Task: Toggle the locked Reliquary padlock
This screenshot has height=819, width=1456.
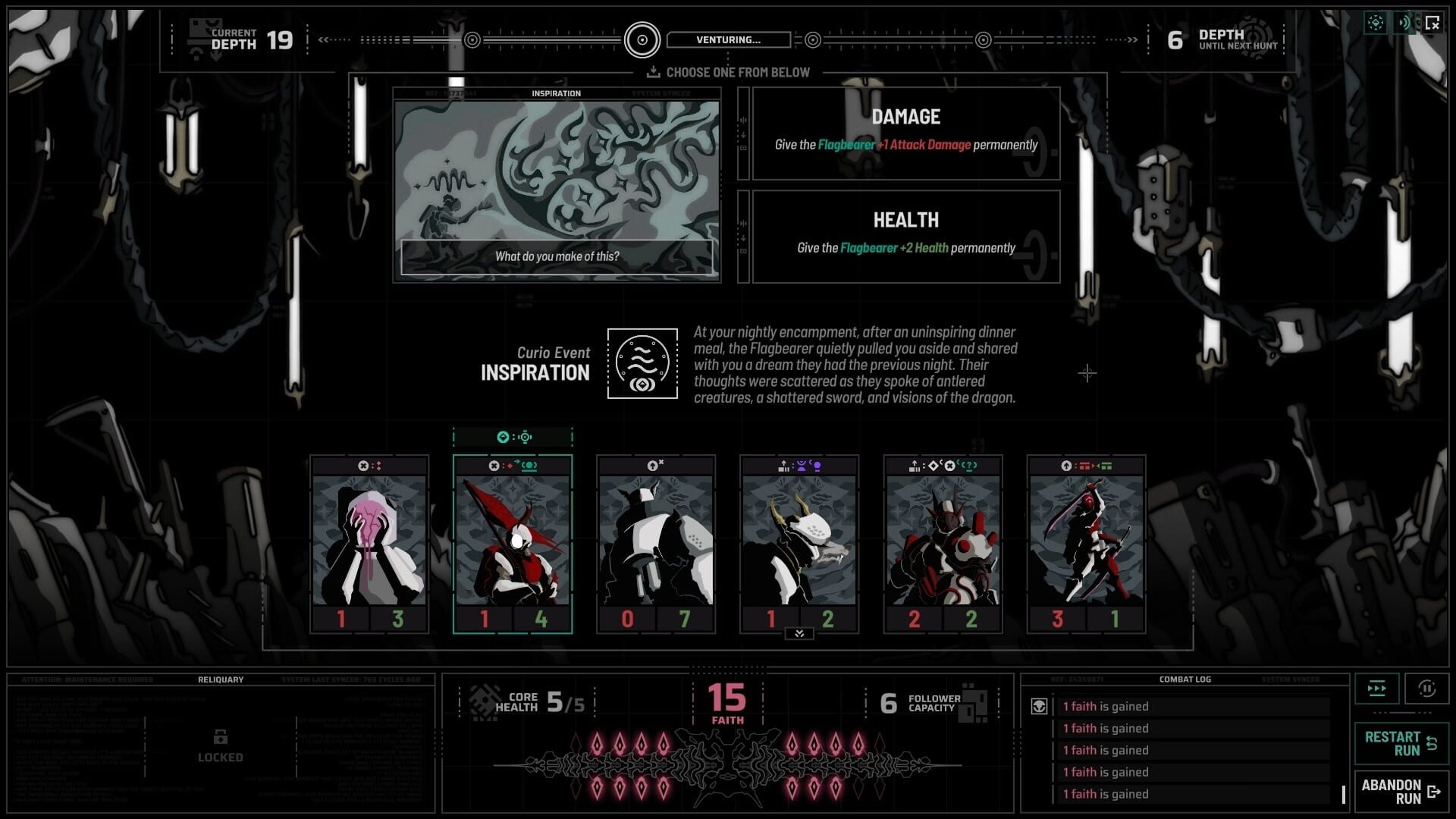Action: click(220, 738)
